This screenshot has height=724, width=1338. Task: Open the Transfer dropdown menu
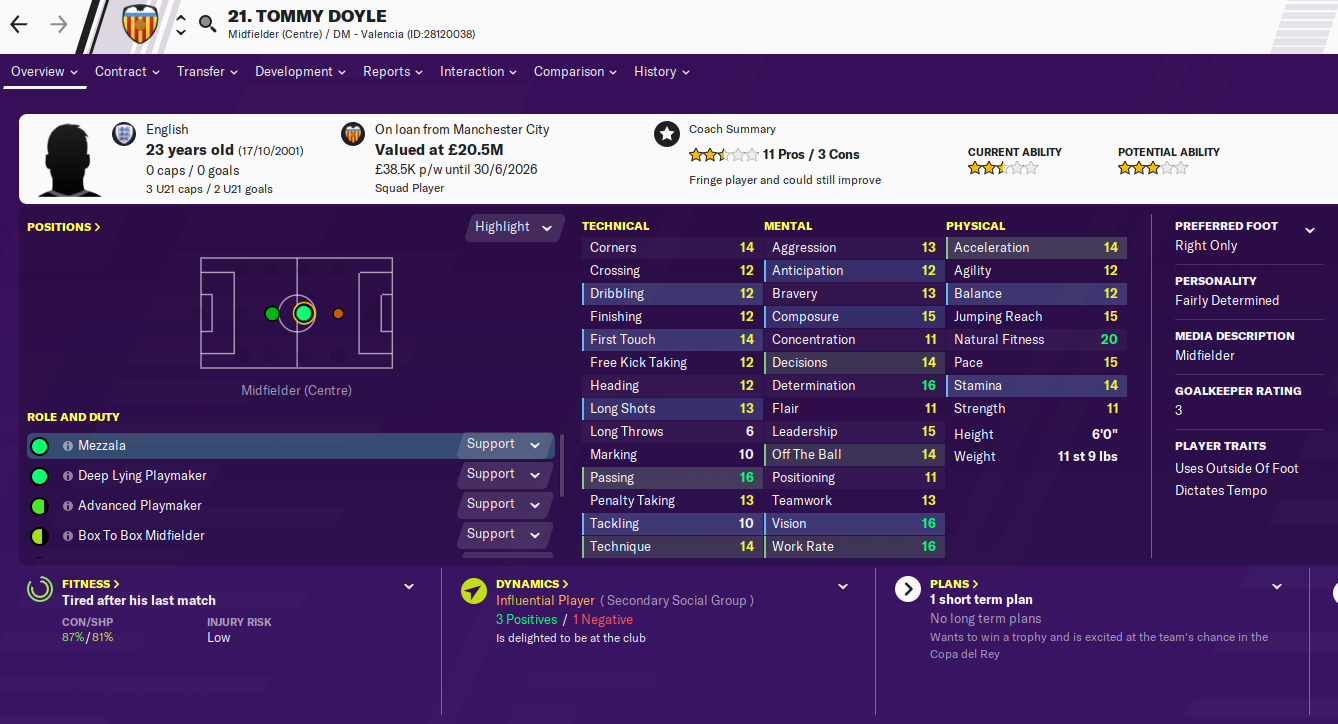tap(207, 72)
